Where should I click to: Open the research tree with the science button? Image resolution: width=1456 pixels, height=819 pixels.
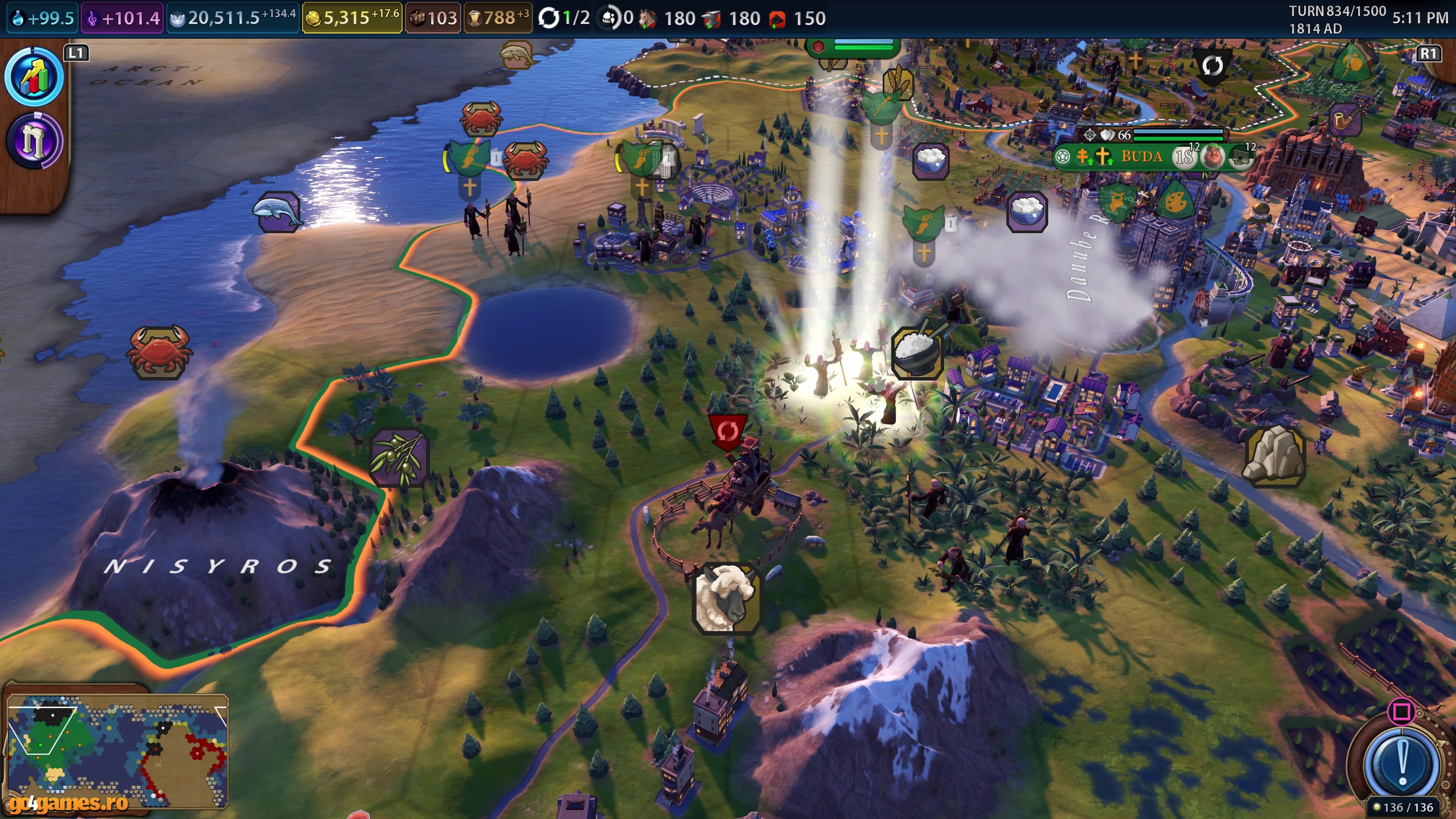pos(34,77)
